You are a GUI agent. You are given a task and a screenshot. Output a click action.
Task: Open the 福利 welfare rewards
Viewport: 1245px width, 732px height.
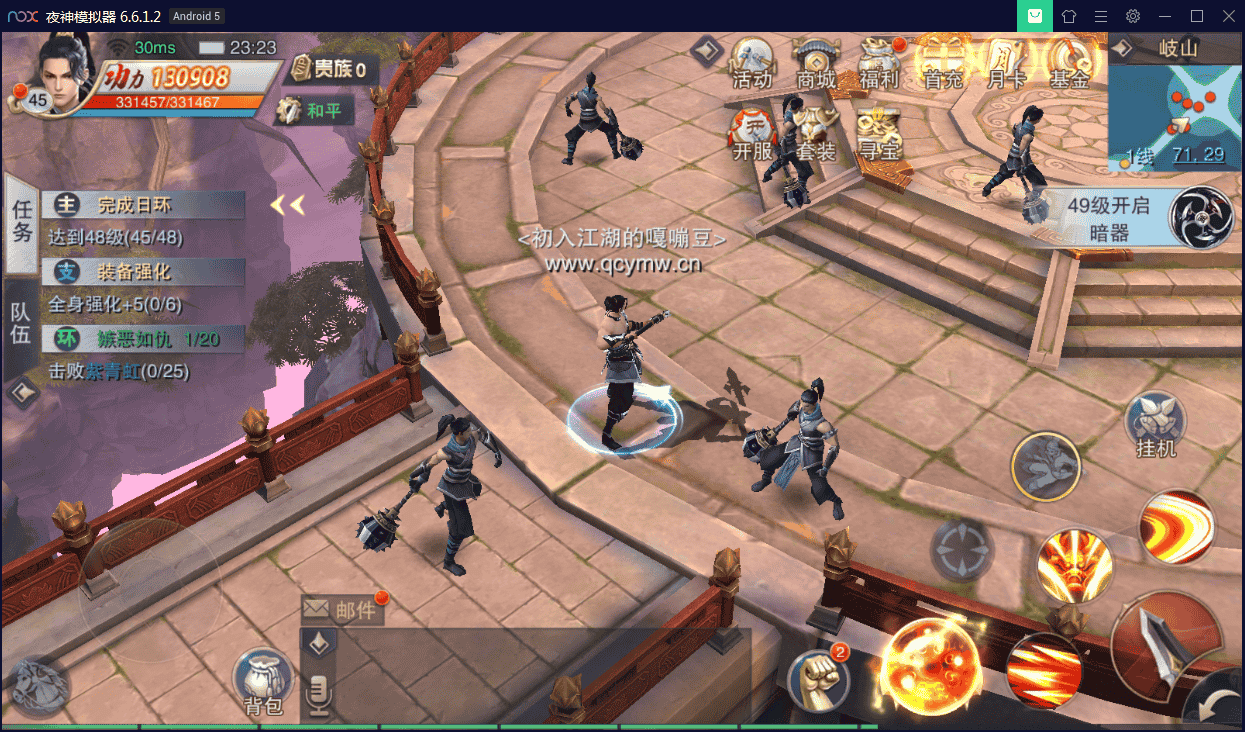pyautogui.click(x=879, y=62)
